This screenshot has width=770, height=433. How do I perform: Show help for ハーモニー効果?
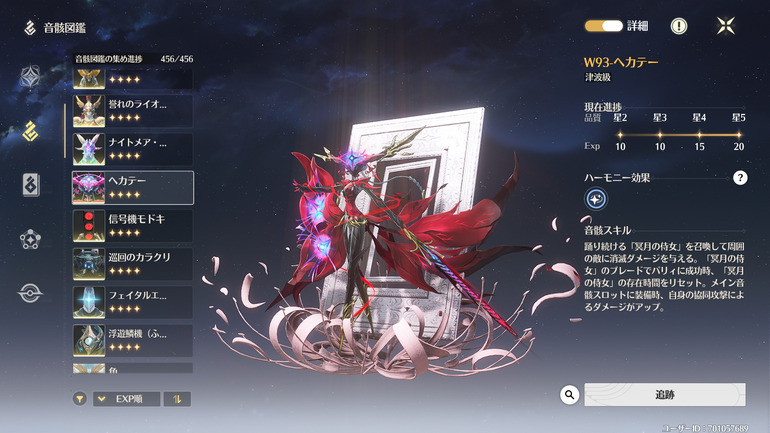tap(740, 178)
